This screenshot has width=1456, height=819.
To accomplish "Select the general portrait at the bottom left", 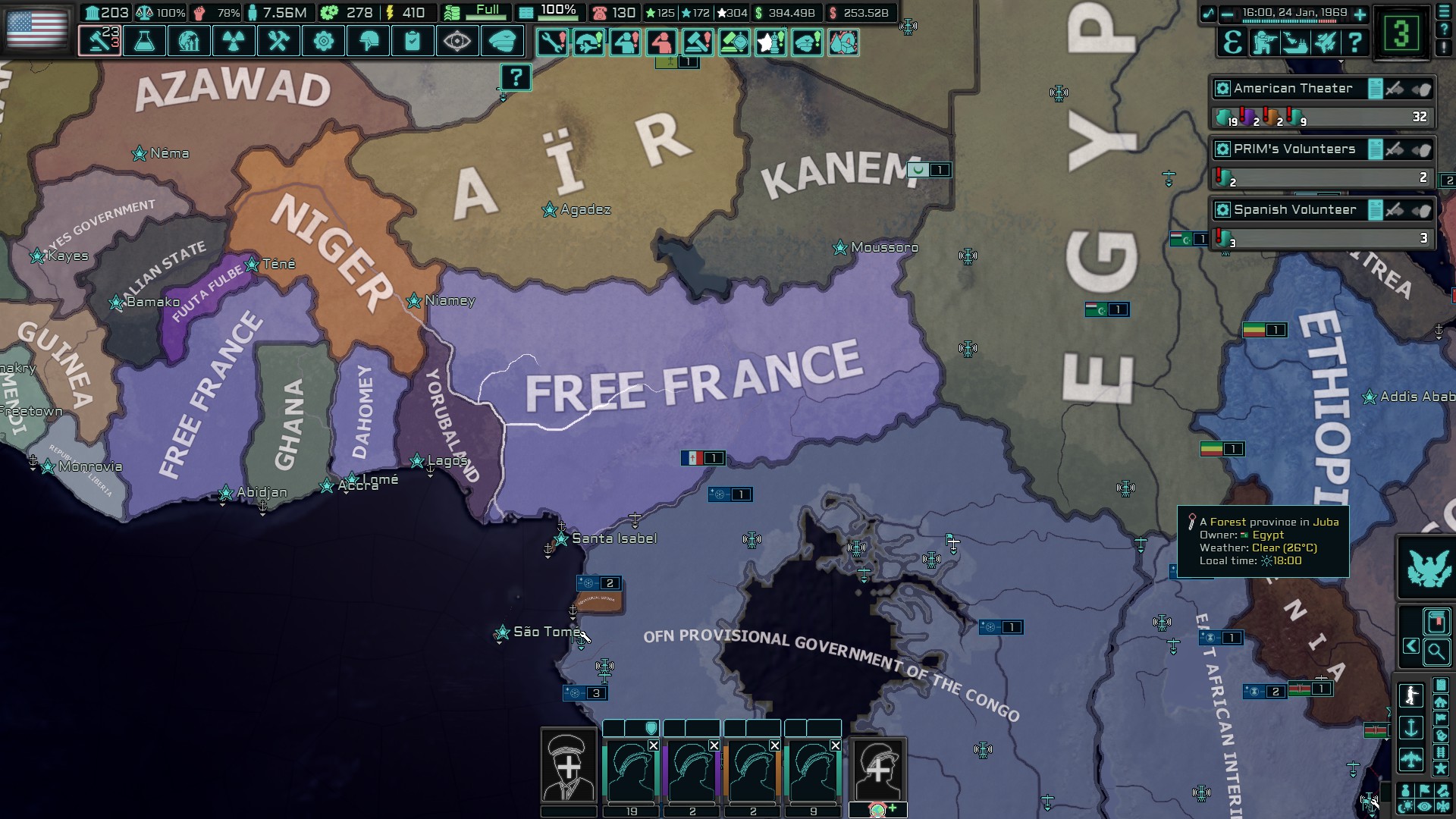I will pyautogui.click(x=567, y=766).
